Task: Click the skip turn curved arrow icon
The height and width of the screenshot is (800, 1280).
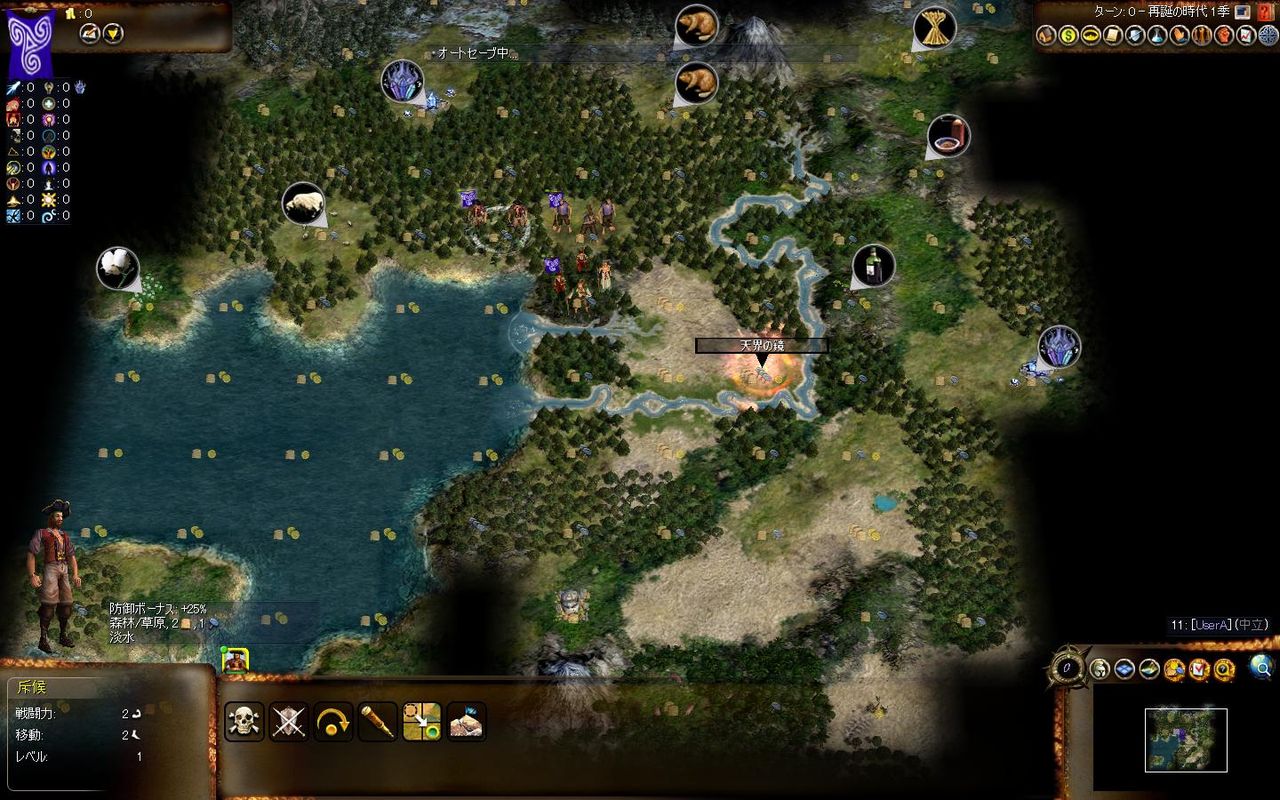Action: pyautogui.click(x=331, y=722)
